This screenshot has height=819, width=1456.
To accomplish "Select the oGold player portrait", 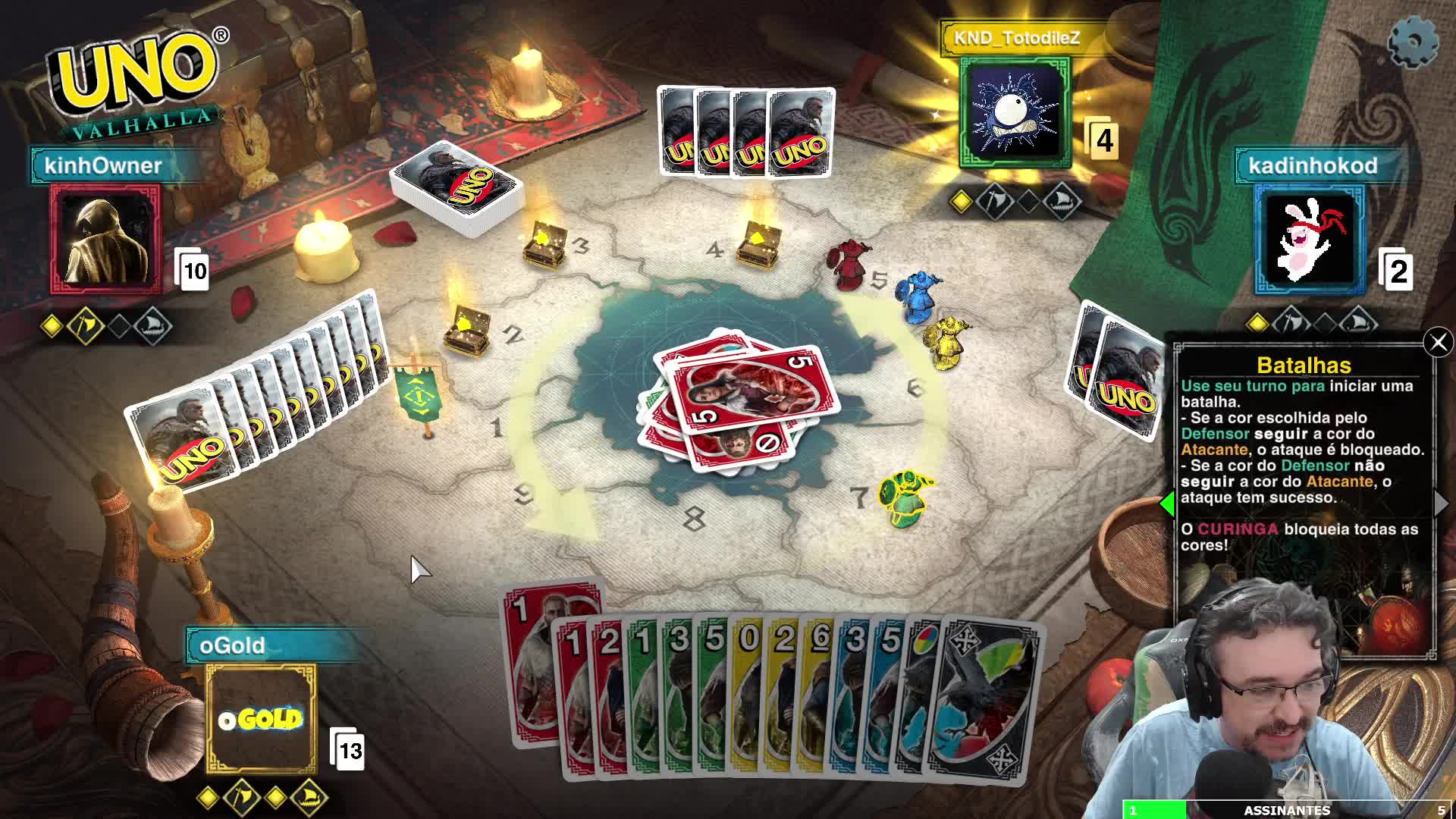I will (261, 718).
